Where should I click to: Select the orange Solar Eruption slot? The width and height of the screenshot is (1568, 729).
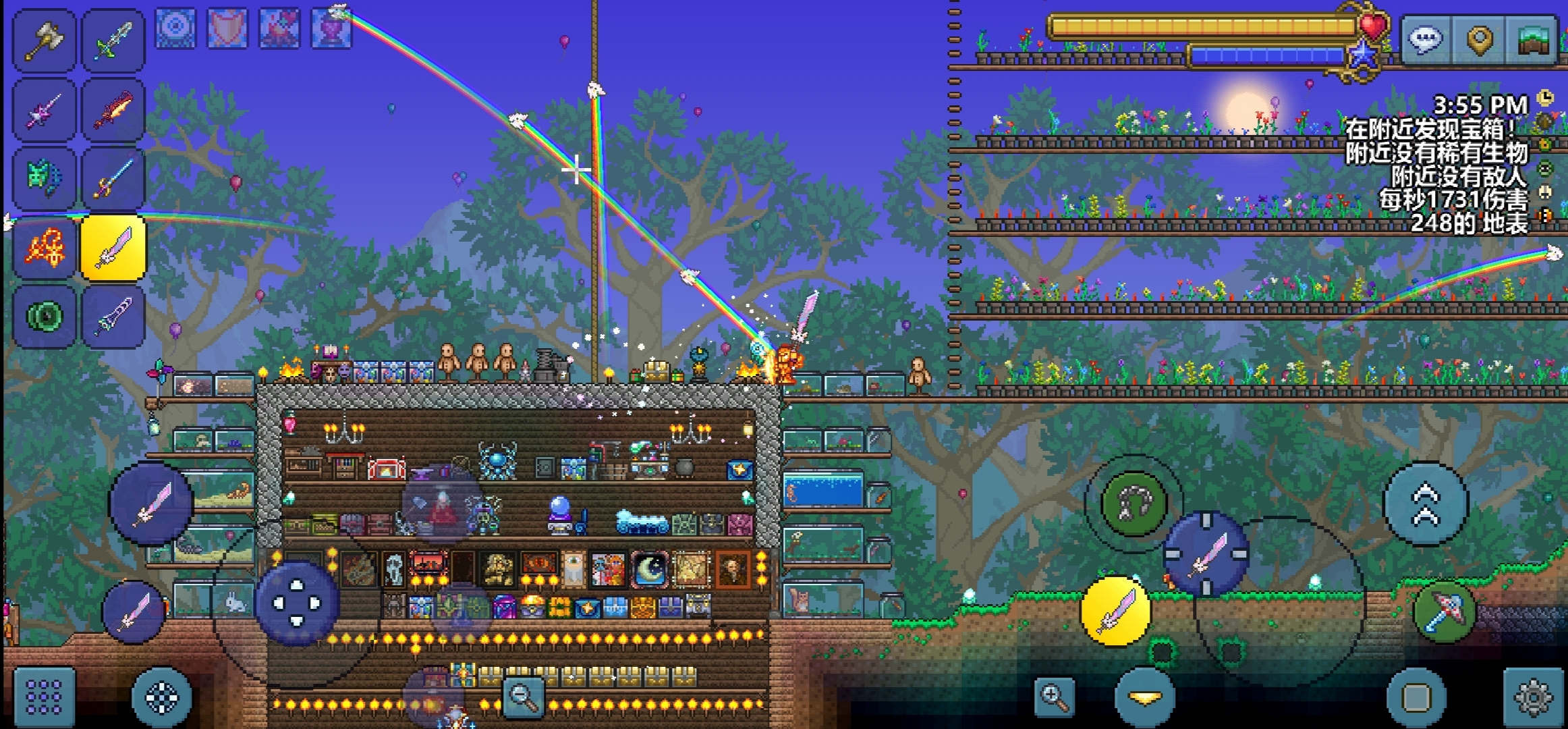[45, 248]
